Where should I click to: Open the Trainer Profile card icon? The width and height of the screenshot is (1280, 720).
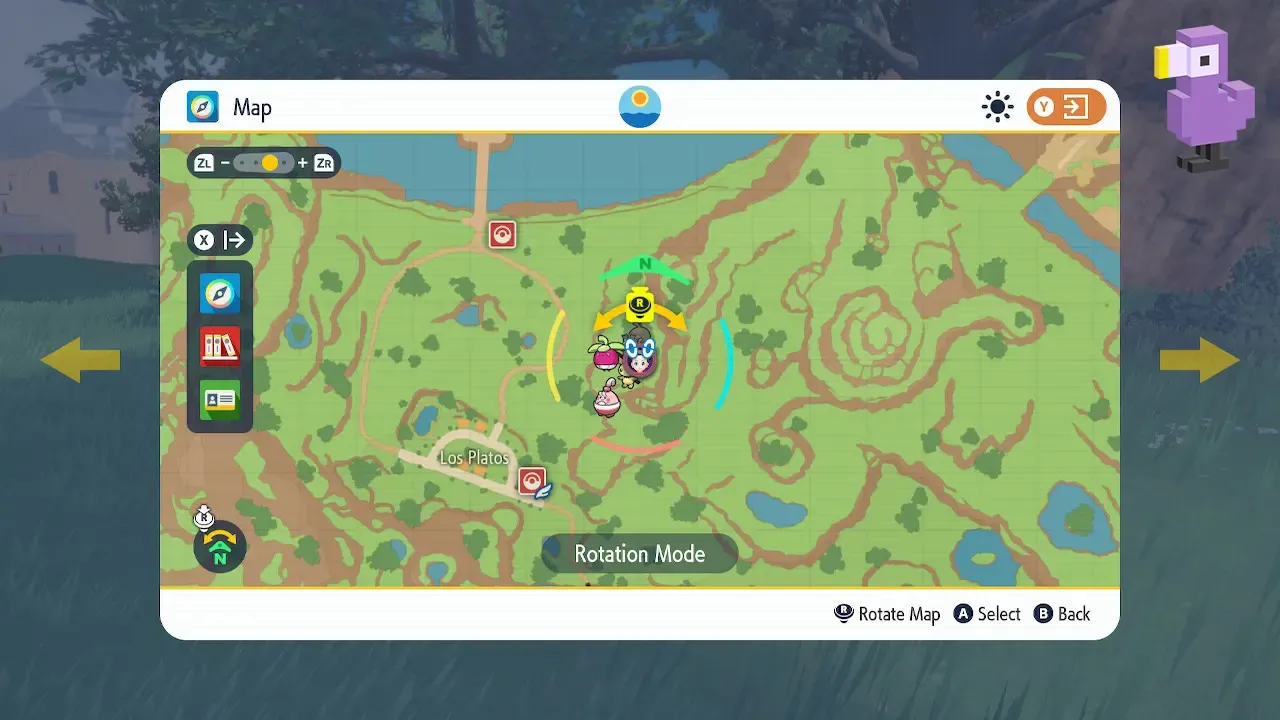pyautogui.click(x=219, y=398)
